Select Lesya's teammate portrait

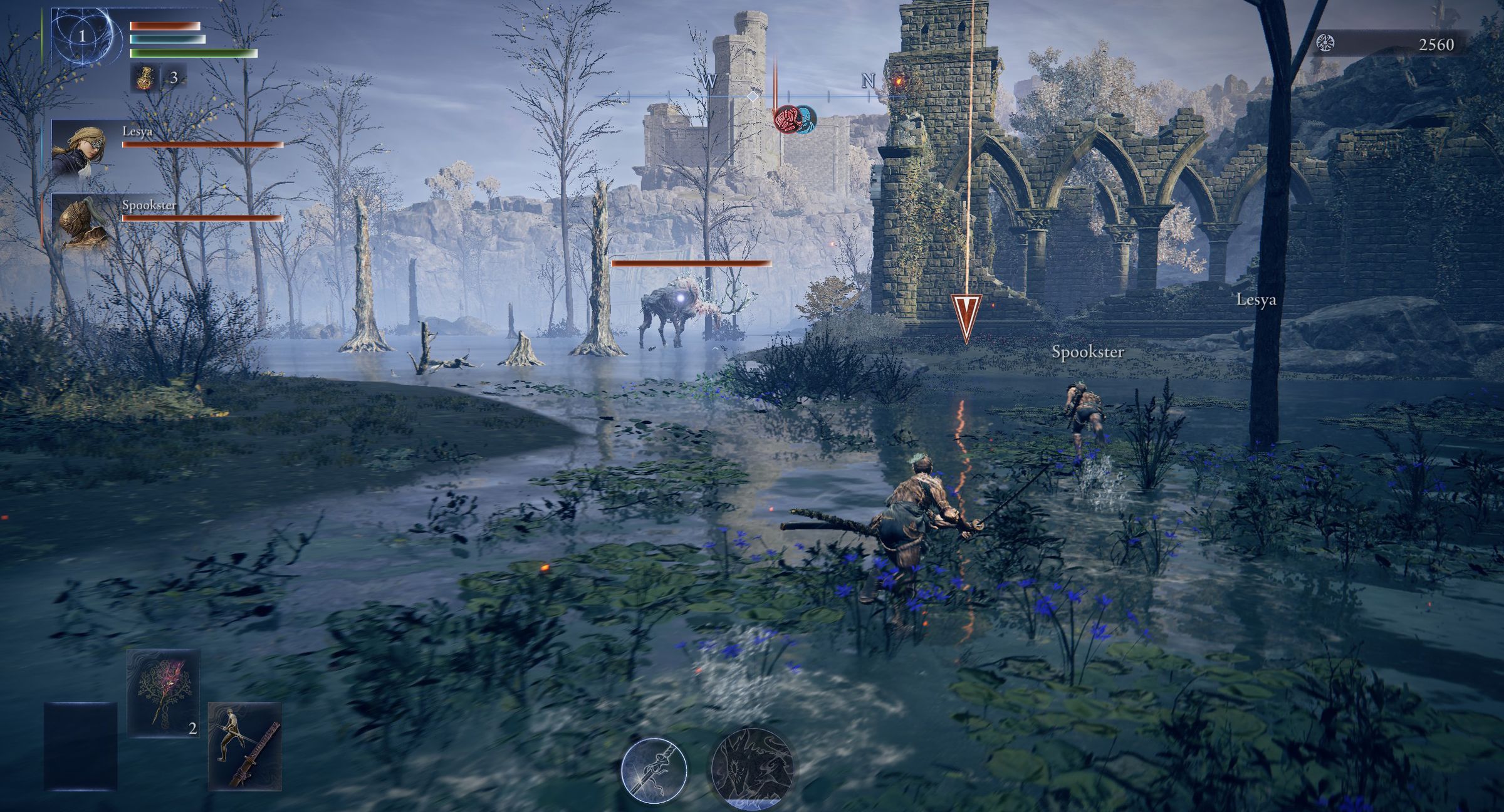(x=79, y=148)
